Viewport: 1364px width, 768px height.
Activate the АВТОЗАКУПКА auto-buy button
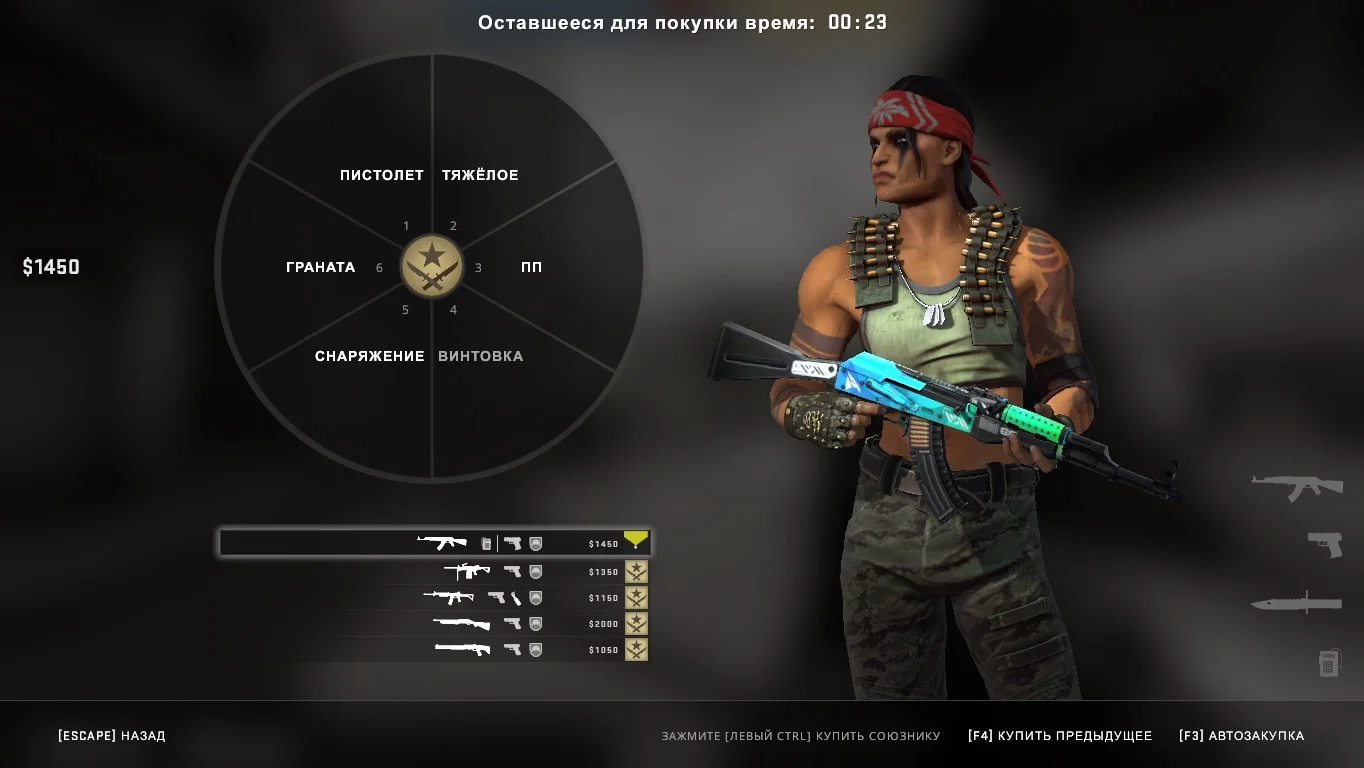[x=1241, y=736]
